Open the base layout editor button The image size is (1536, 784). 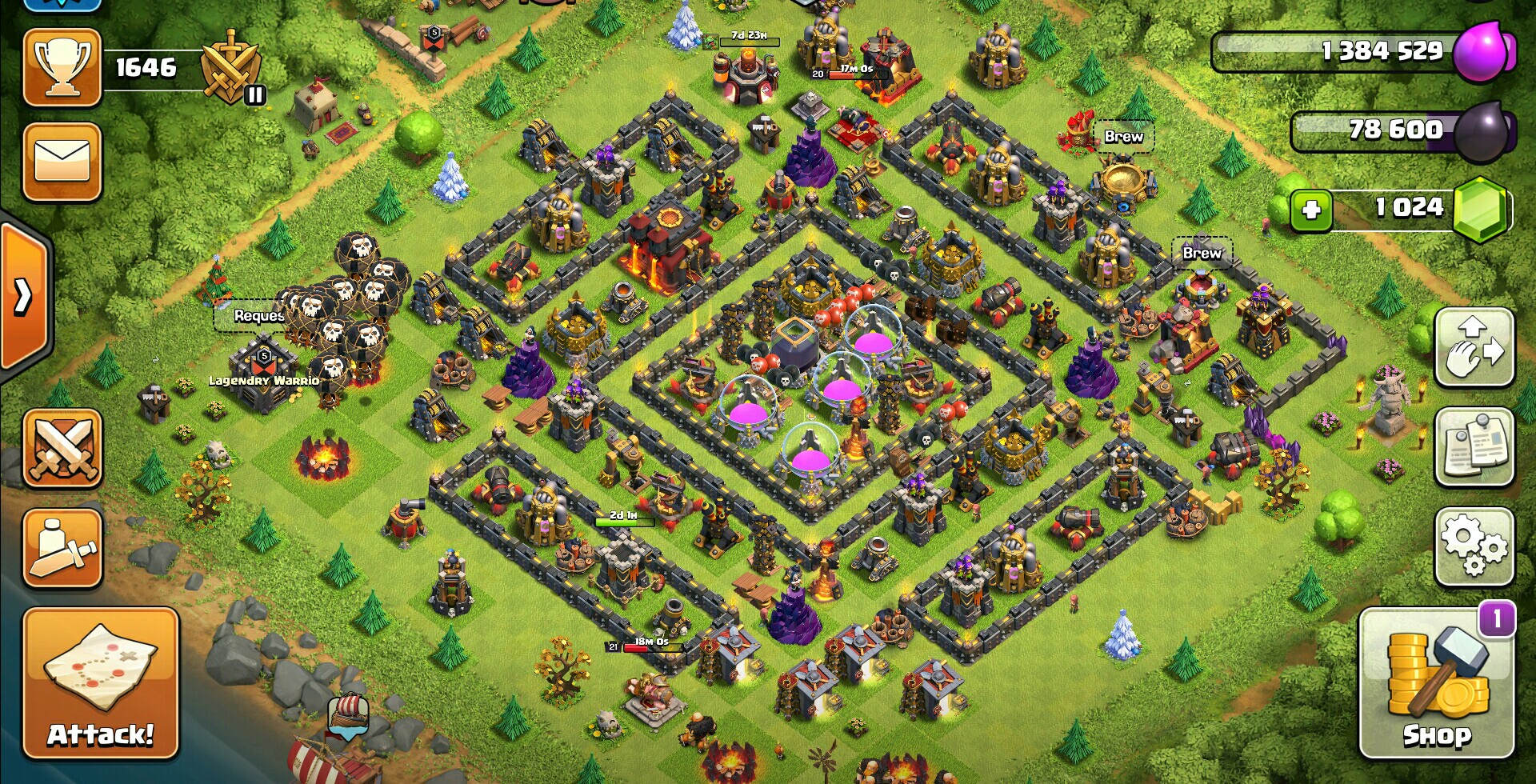pos(1474,348)
